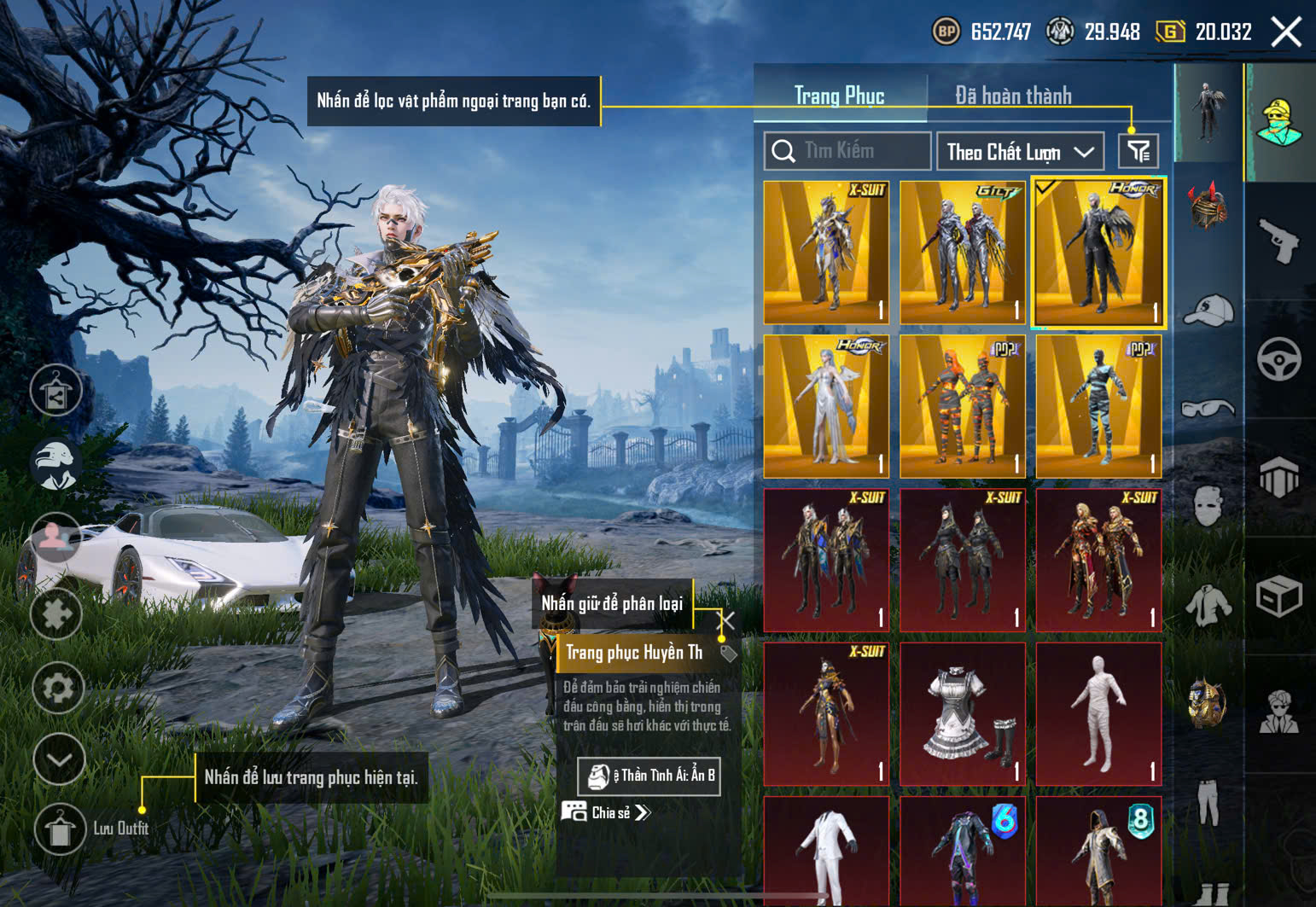
Task: Choose the black-winged Honor outfit tile
Action: coord(1098,253)
